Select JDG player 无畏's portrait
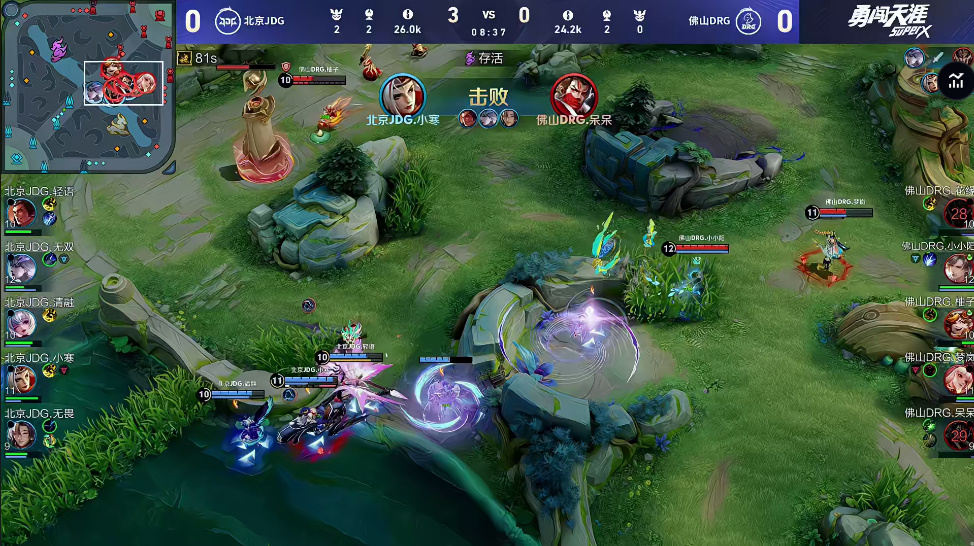Viewport: 974px width, 546px height. pos(20,434)
